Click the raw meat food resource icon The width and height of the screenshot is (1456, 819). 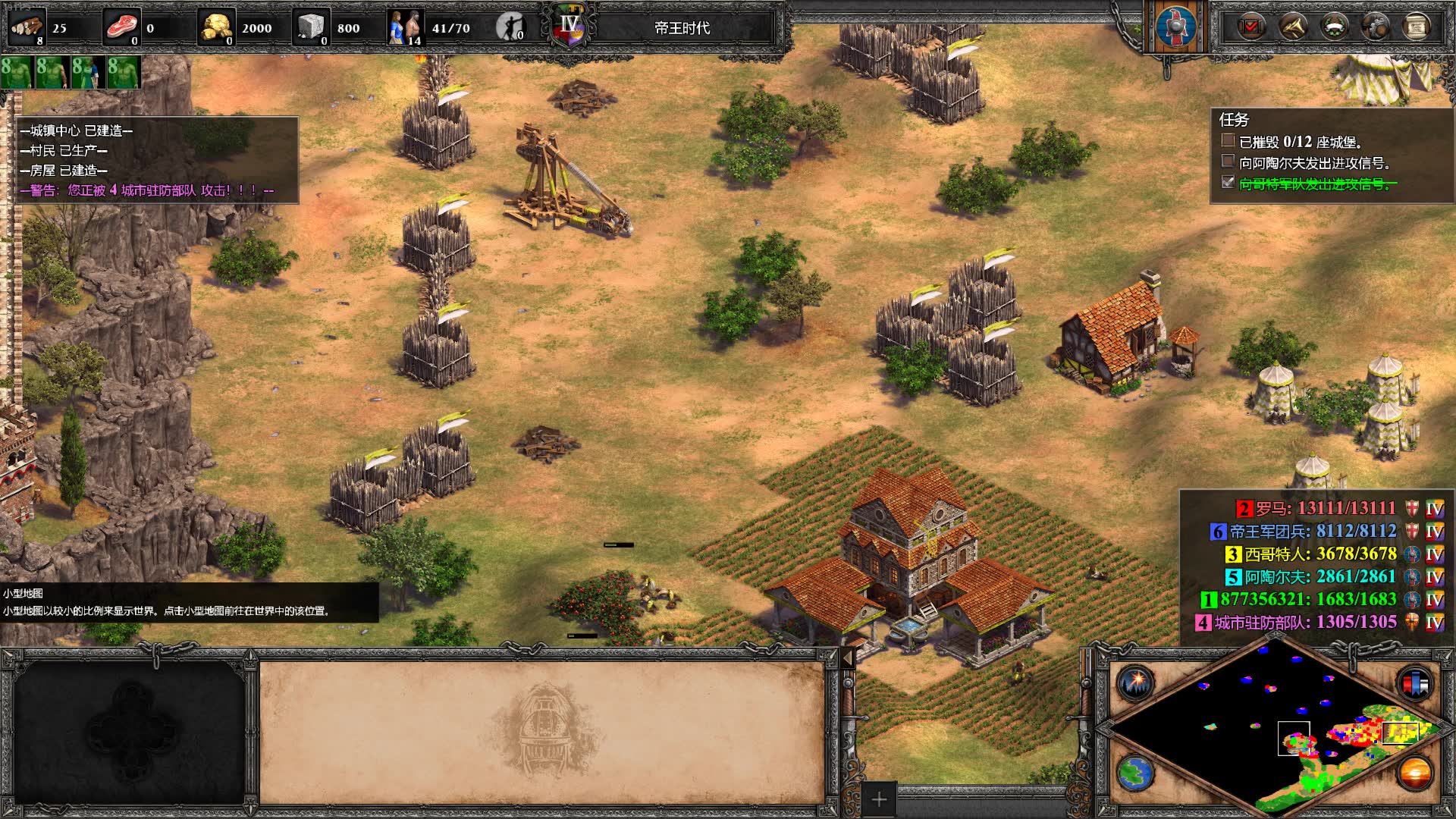121,27
